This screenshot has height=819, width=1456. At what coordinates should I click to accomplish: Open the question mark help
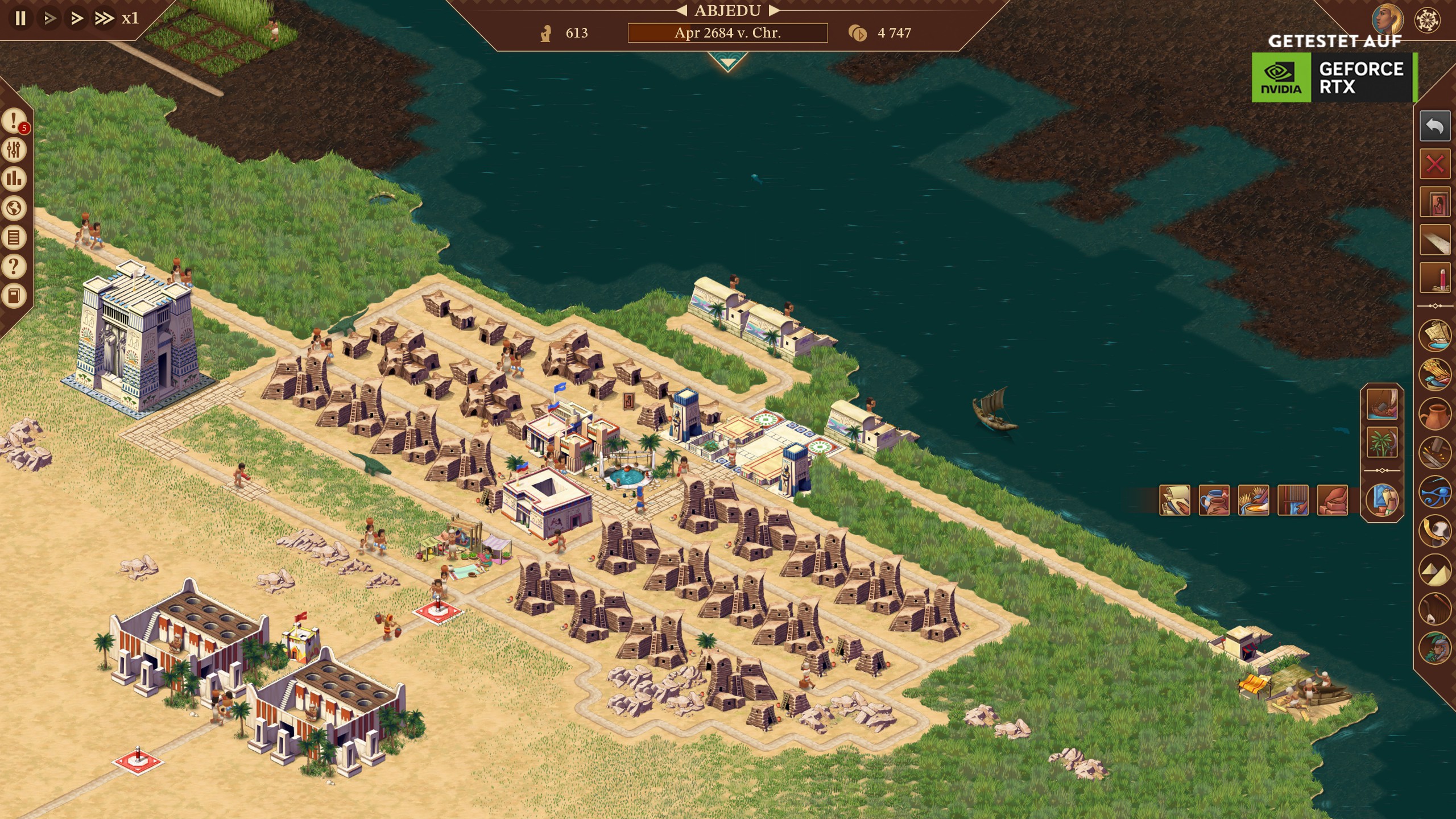point(14,266)
